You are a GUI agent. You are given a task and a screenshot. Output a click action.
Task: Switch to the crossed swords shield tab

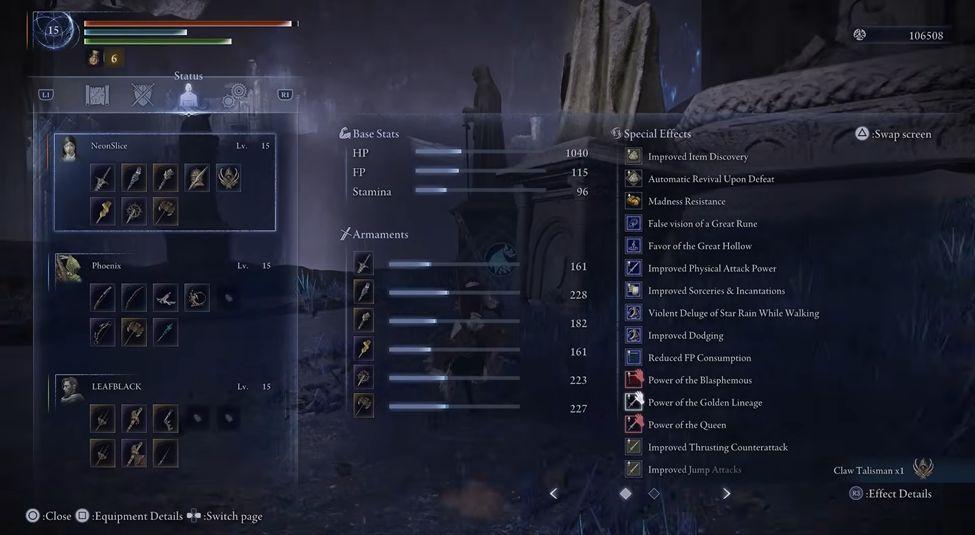(143, 95)
